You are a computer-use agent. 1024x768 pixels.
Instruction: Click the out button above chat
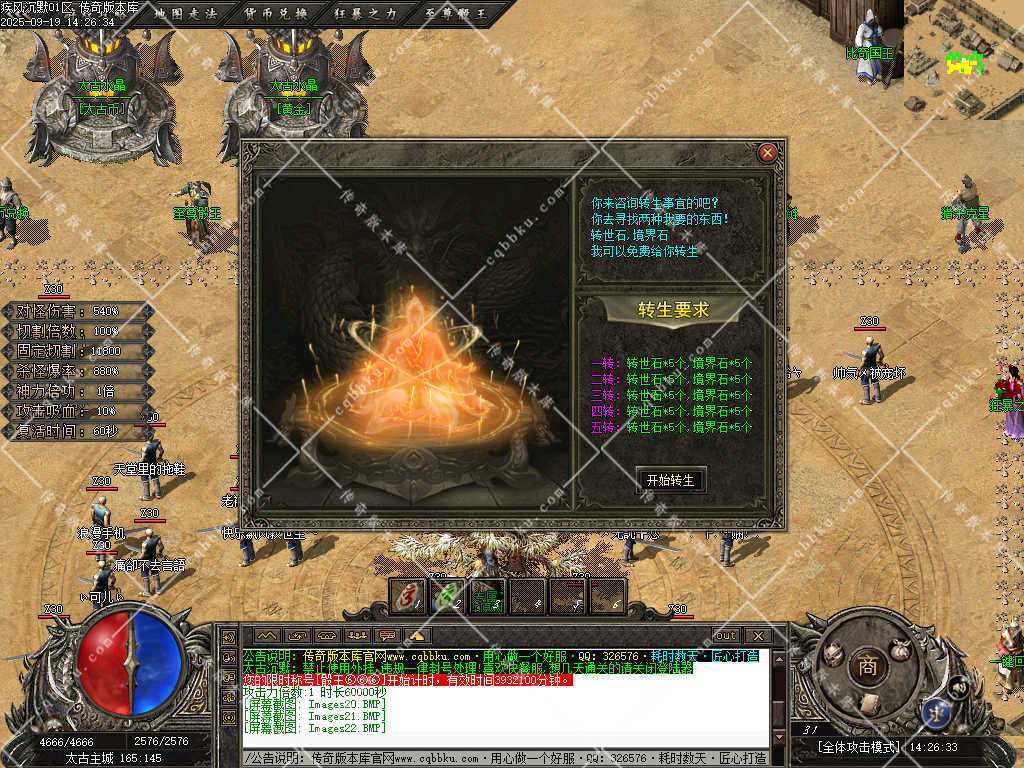(726, 635)
